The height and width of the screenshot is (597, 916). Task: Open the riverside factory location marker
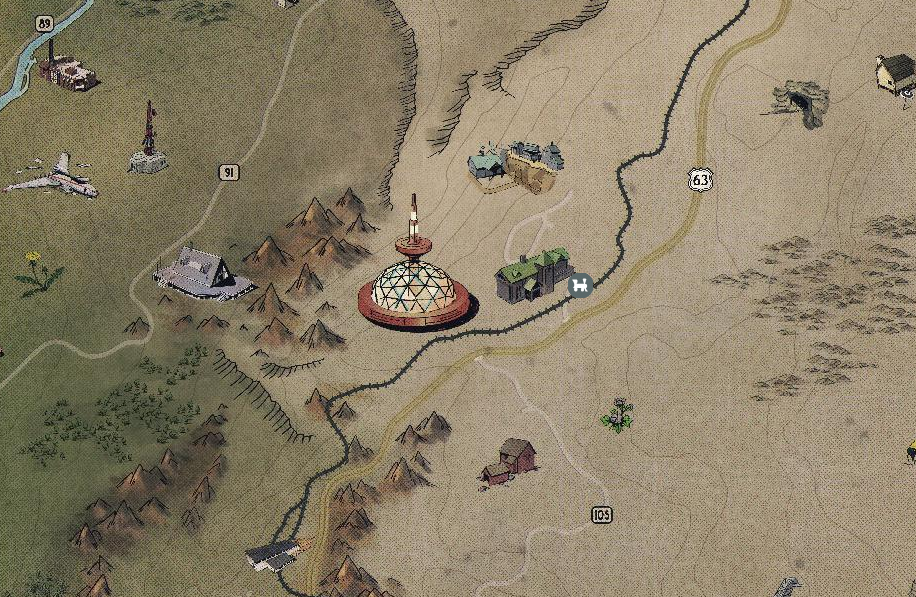pyautogui.click(x=68, y=72)
